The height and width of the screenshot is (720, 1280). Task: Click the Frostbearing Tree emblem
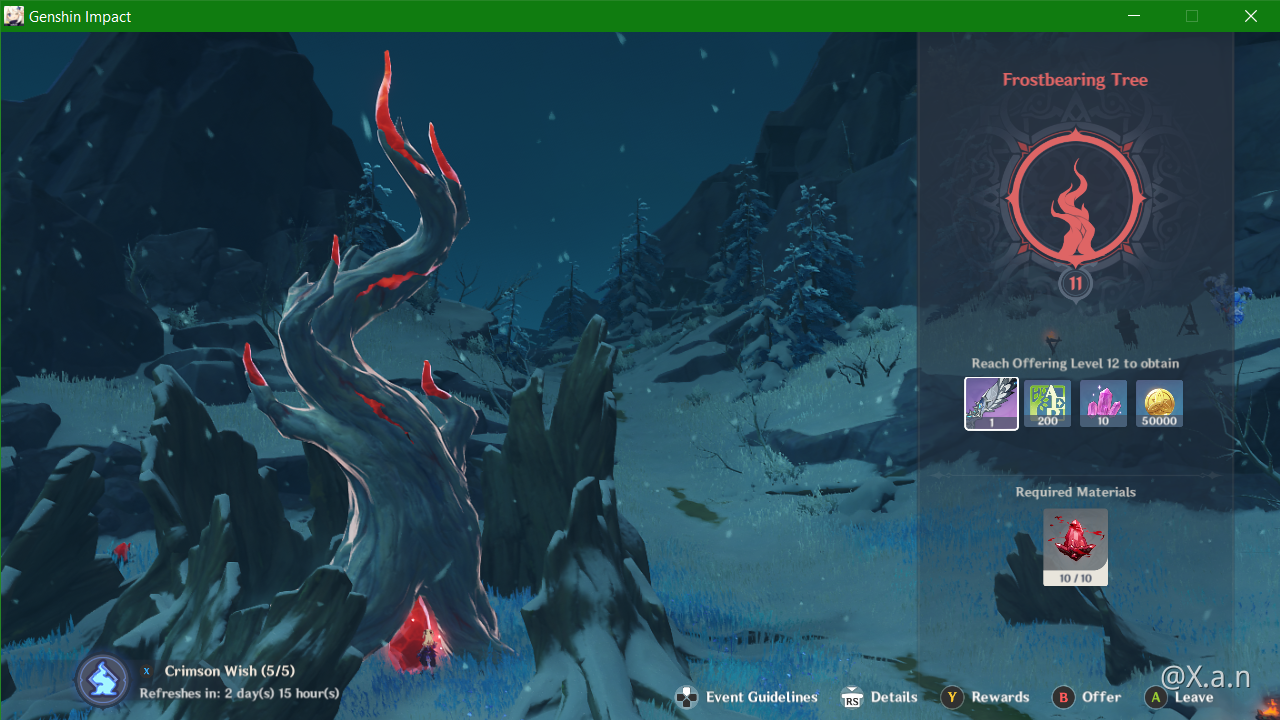tap(1075, 198)
